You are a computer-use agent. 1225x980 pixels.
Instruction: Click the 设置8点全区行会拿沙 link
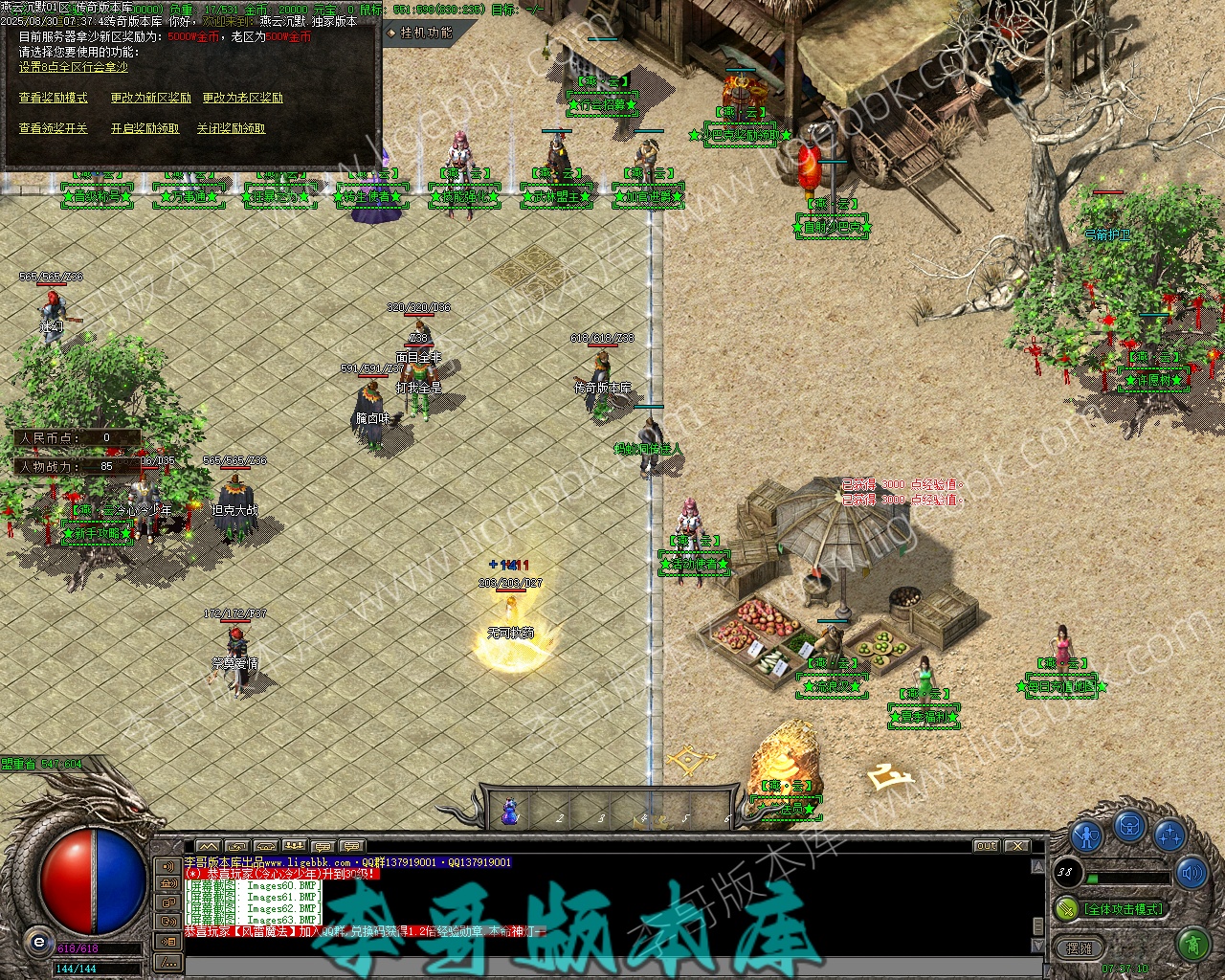[x=73, y=67]
